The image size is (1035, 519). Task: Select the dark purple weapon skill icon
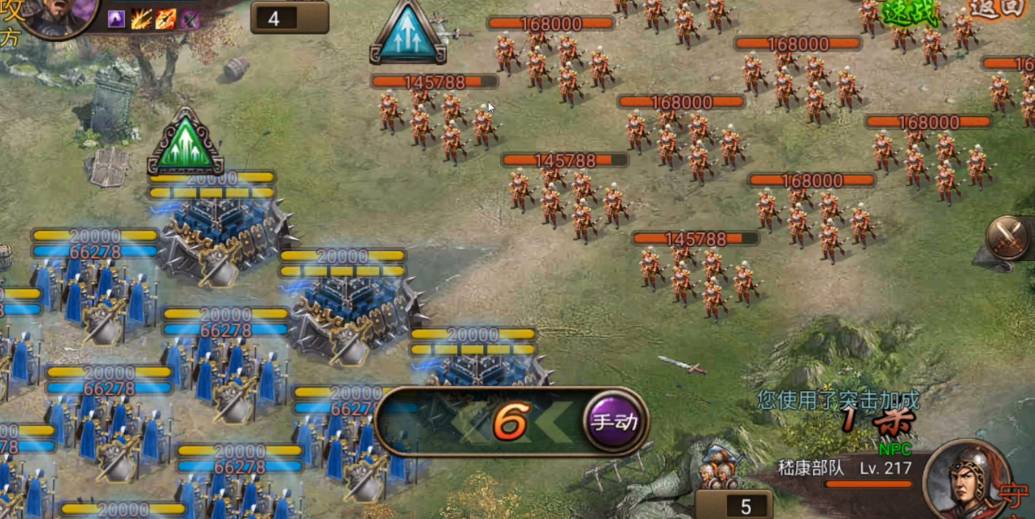tap(190, 18)
